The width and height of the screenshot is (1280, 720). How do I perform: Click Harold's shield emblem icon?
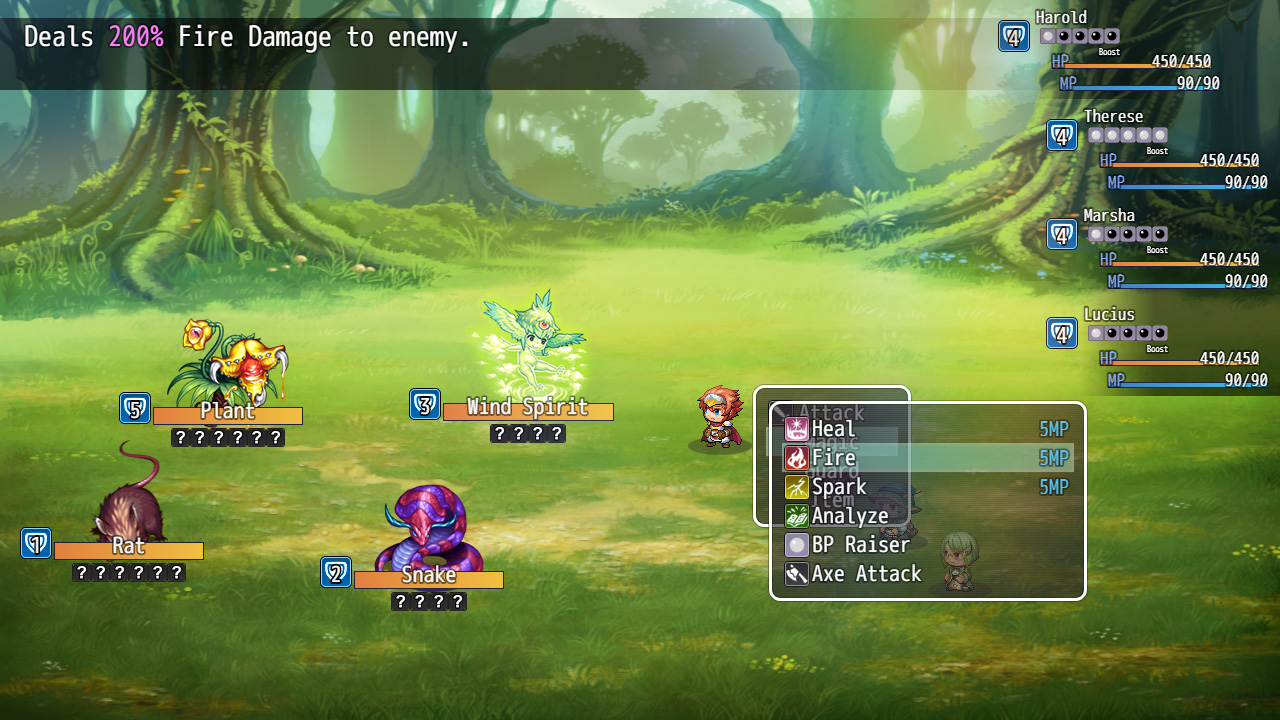point(1015,35)
